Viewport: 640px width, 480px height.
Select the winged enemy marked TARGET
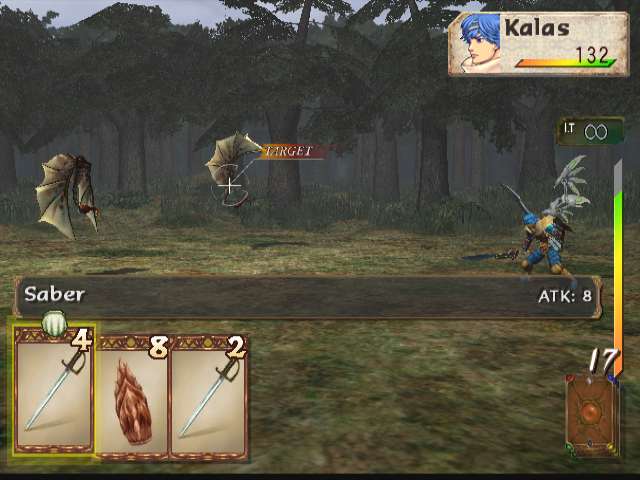233,166
